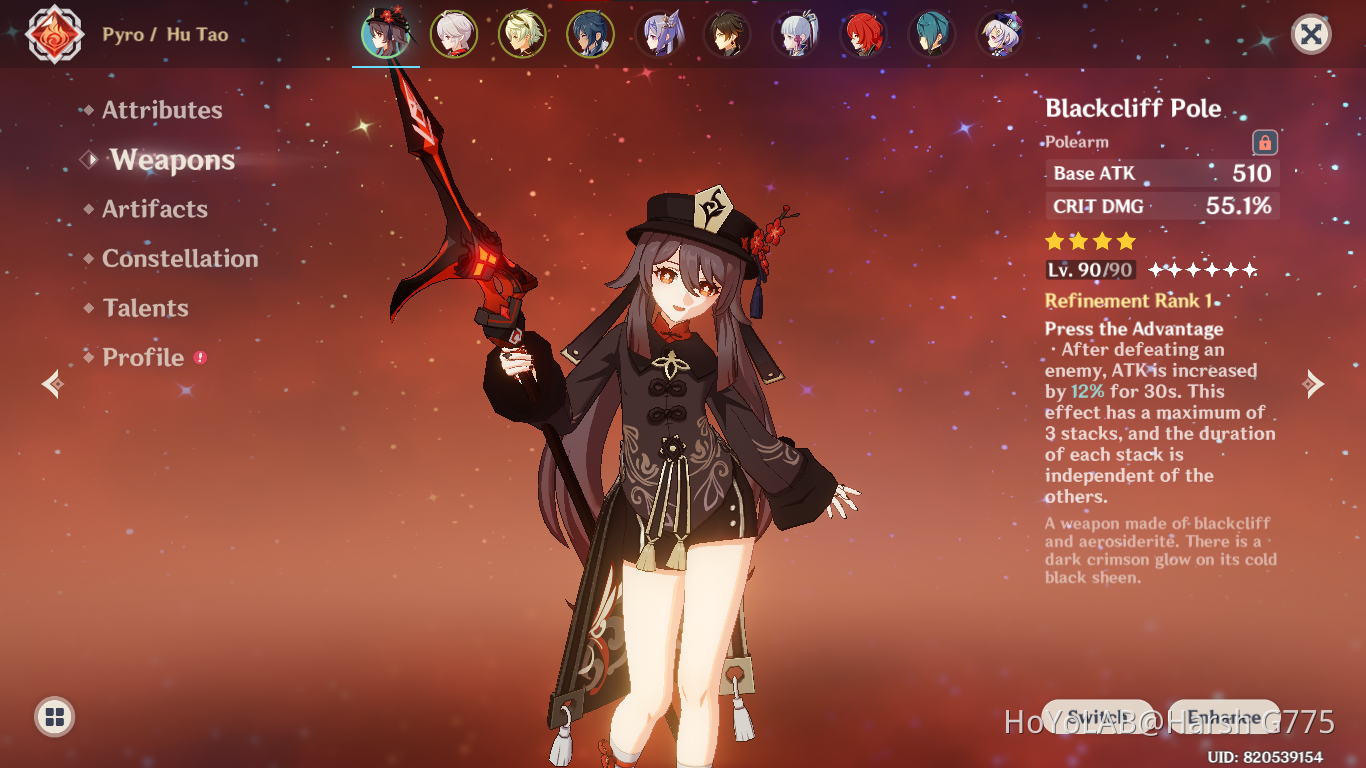Open the Attributes section

pyautogui.click(x=161, y=110)
